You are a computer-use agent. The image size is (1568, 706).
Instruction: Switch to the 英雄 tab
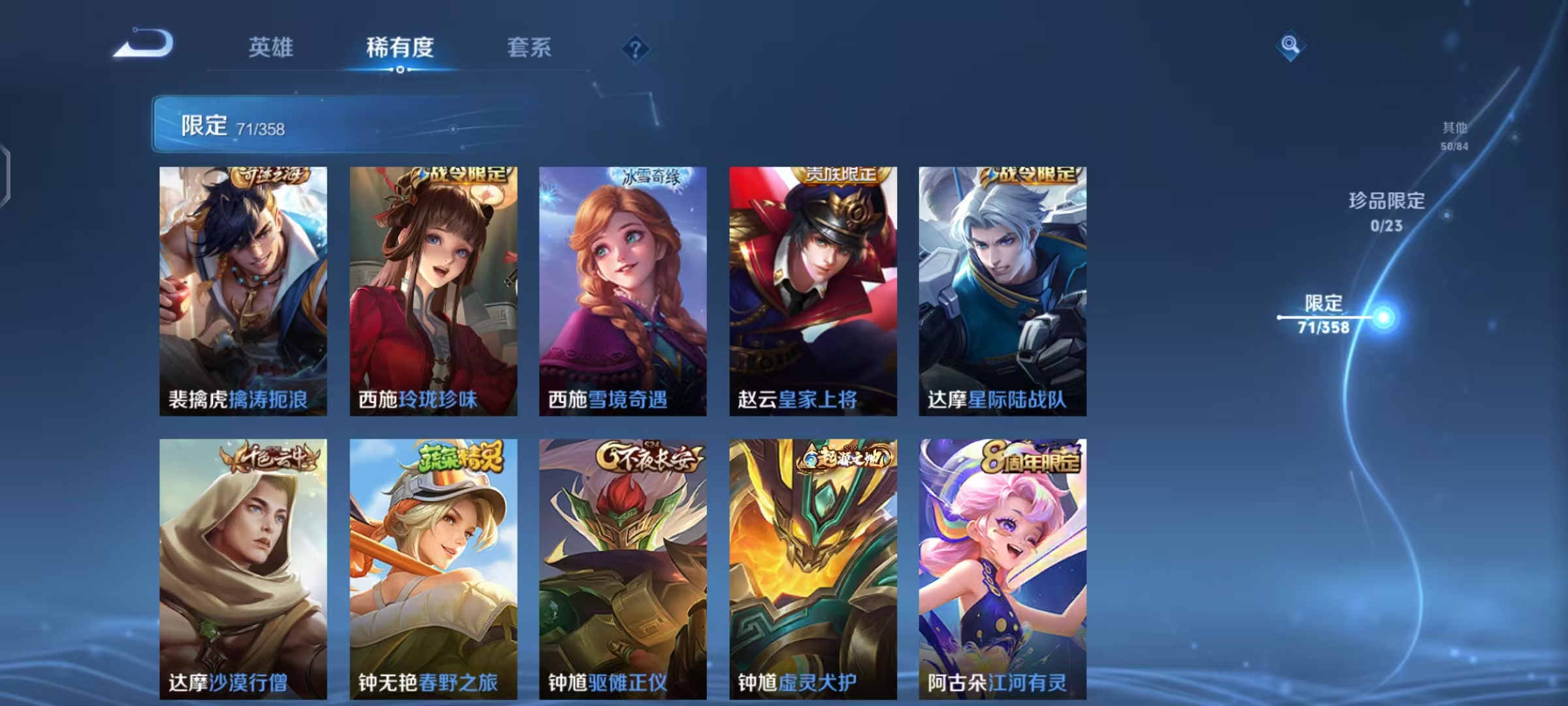point(272,48)
